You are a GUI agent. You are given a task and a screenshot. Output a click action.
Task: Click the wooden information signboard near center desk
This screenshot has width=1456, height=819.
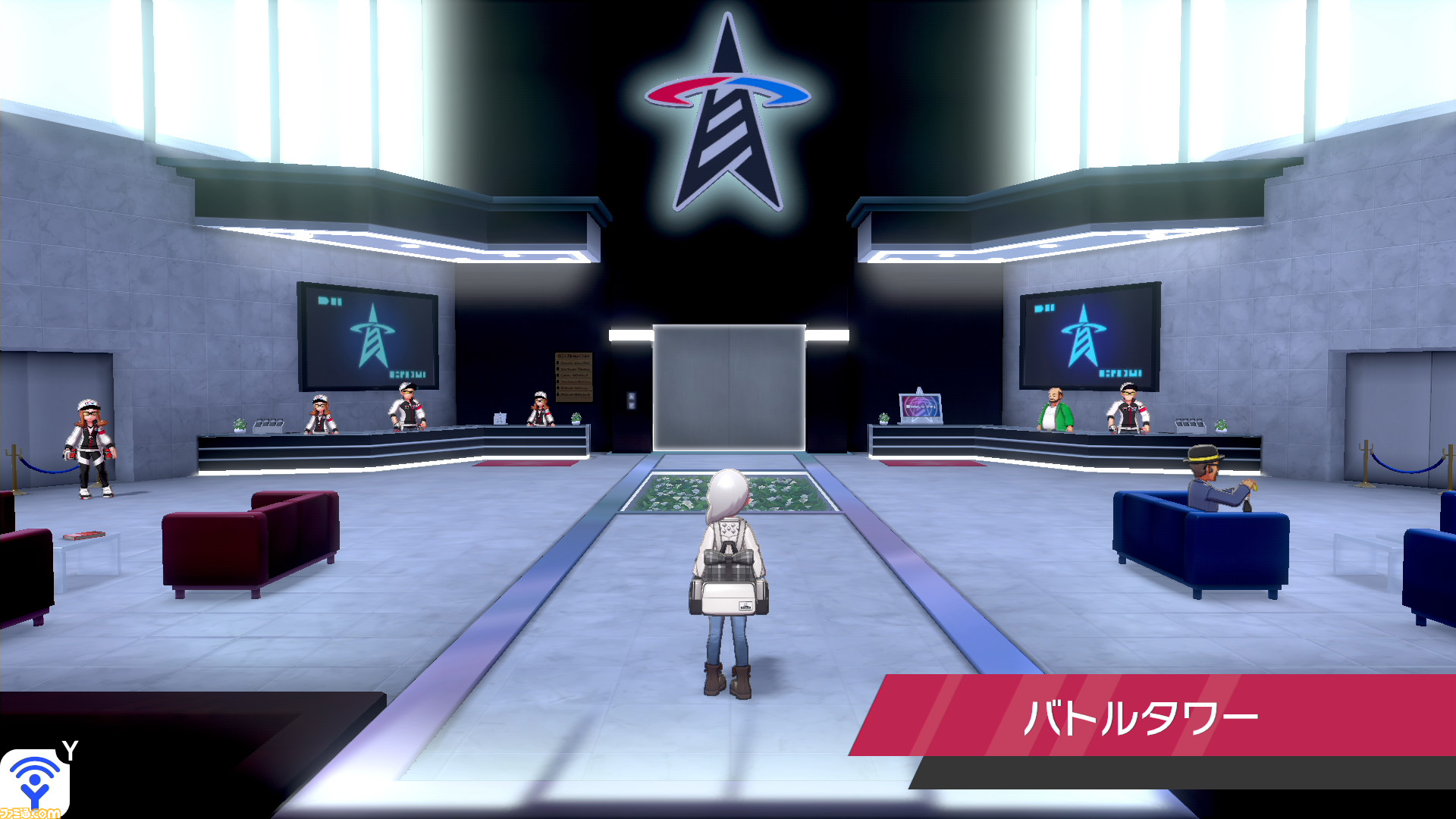pos(574,376)
